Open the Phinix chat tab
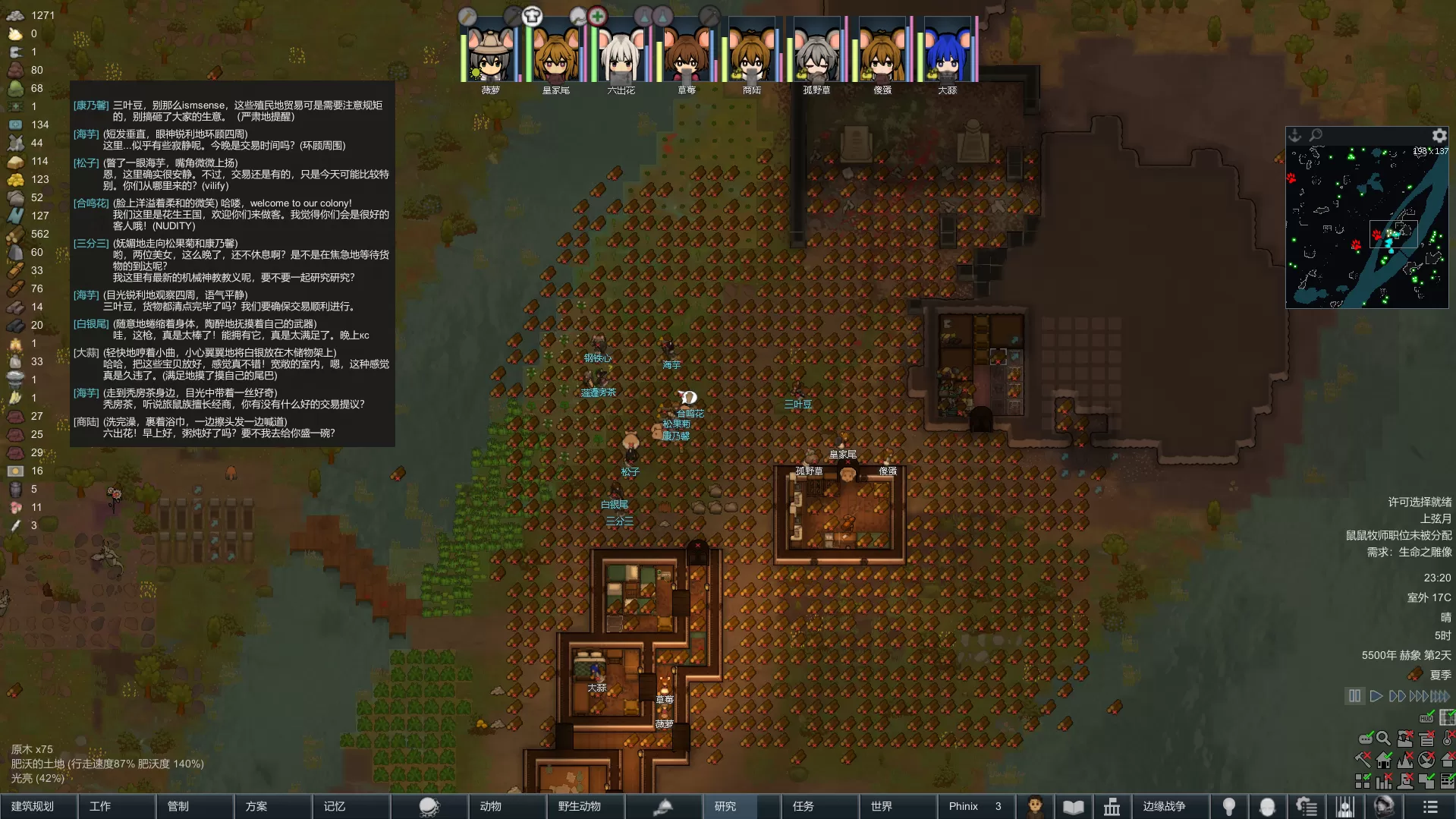Viewport: 1456px width, 819px height. click(x=975, y=806)
